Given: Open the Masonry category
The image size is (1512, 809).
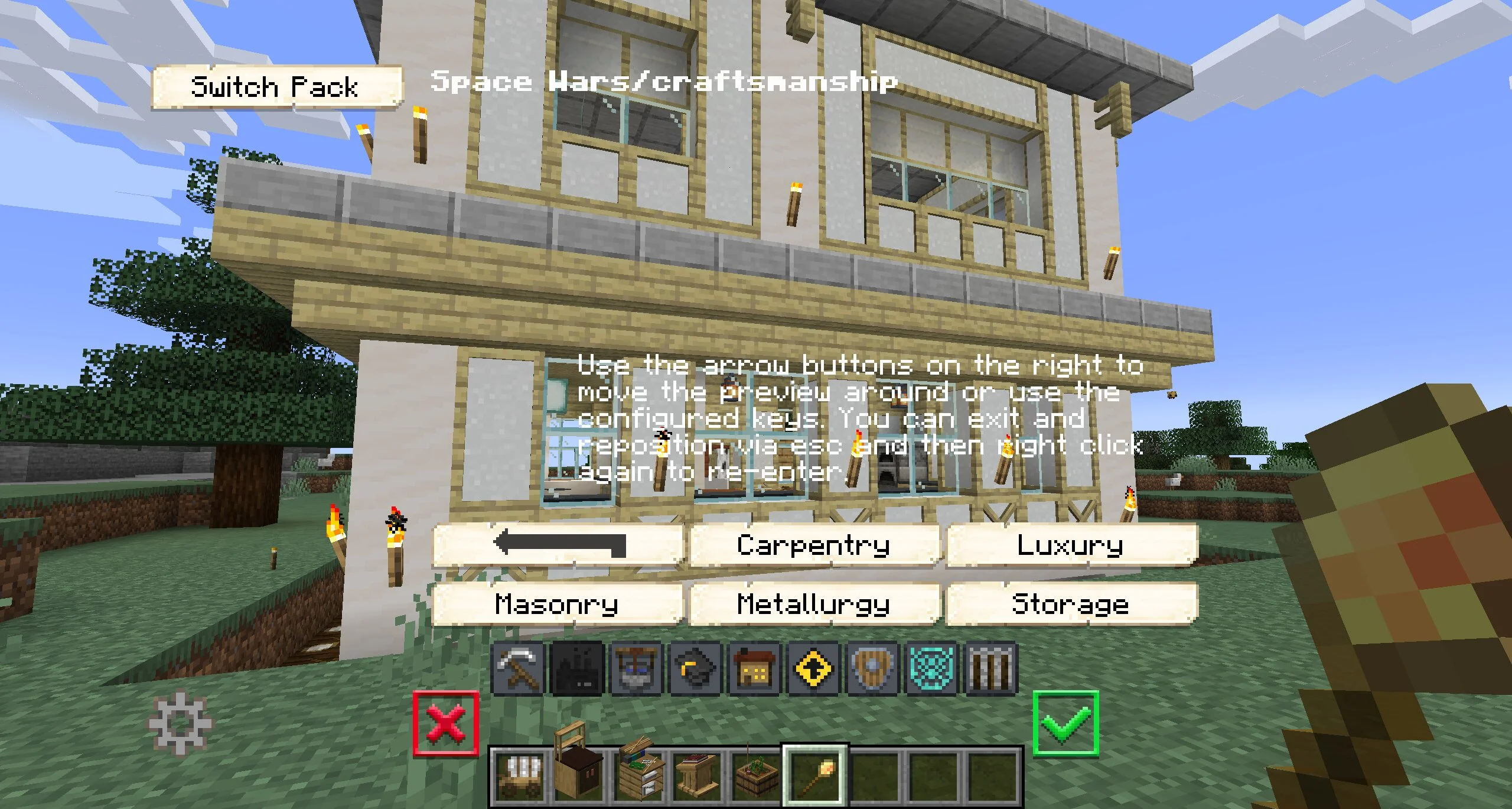Looking at the screenshot, I should pos(557,603).
